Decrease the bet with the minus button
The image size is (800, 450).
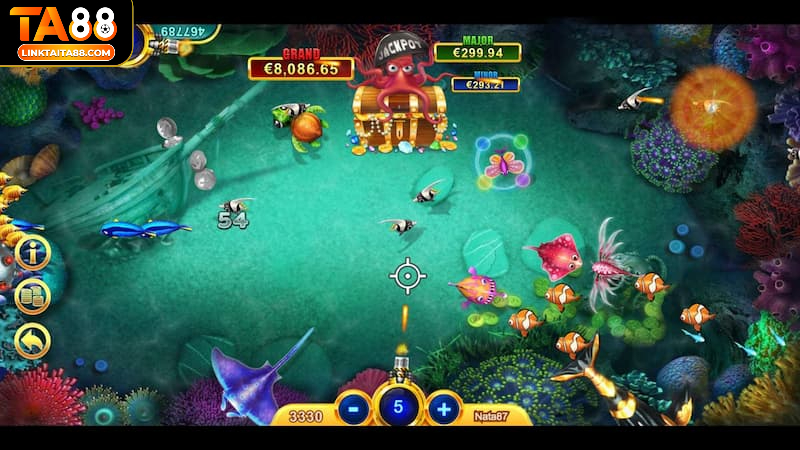click(x=353, y=408)
